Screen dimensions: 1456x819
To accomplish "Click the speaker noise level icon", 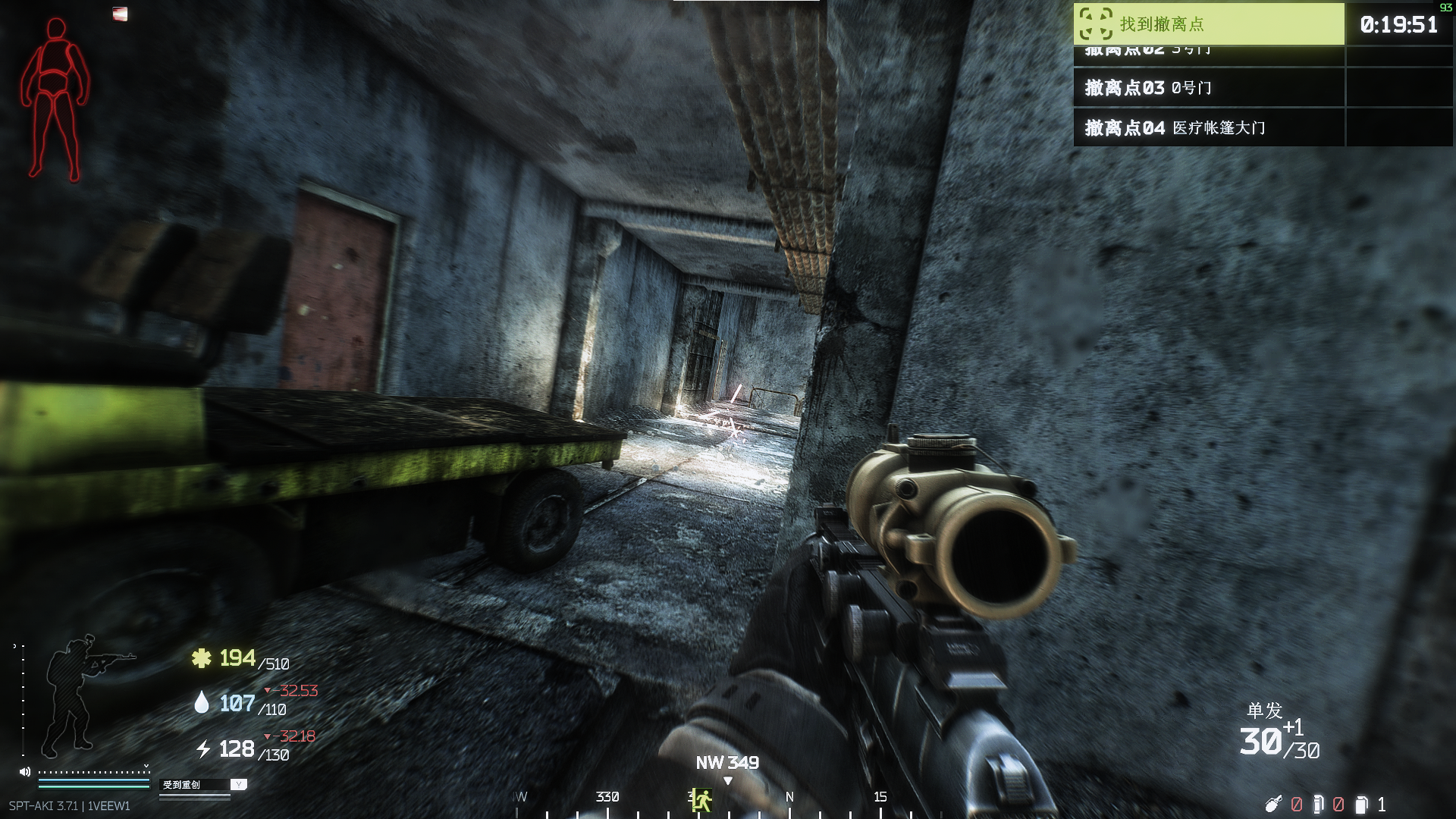I will point(25,772).
